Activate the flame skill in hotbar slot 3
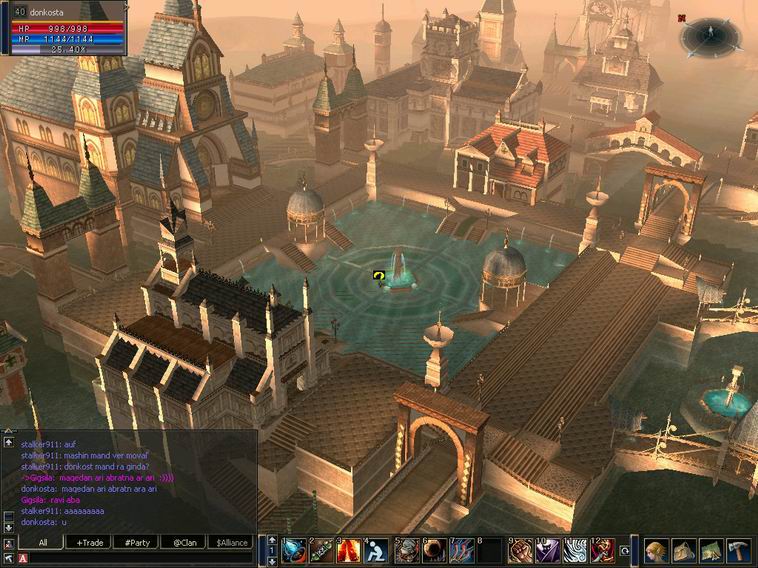The width and height of the screenshot is (758, 568). [x=349, y=550]
